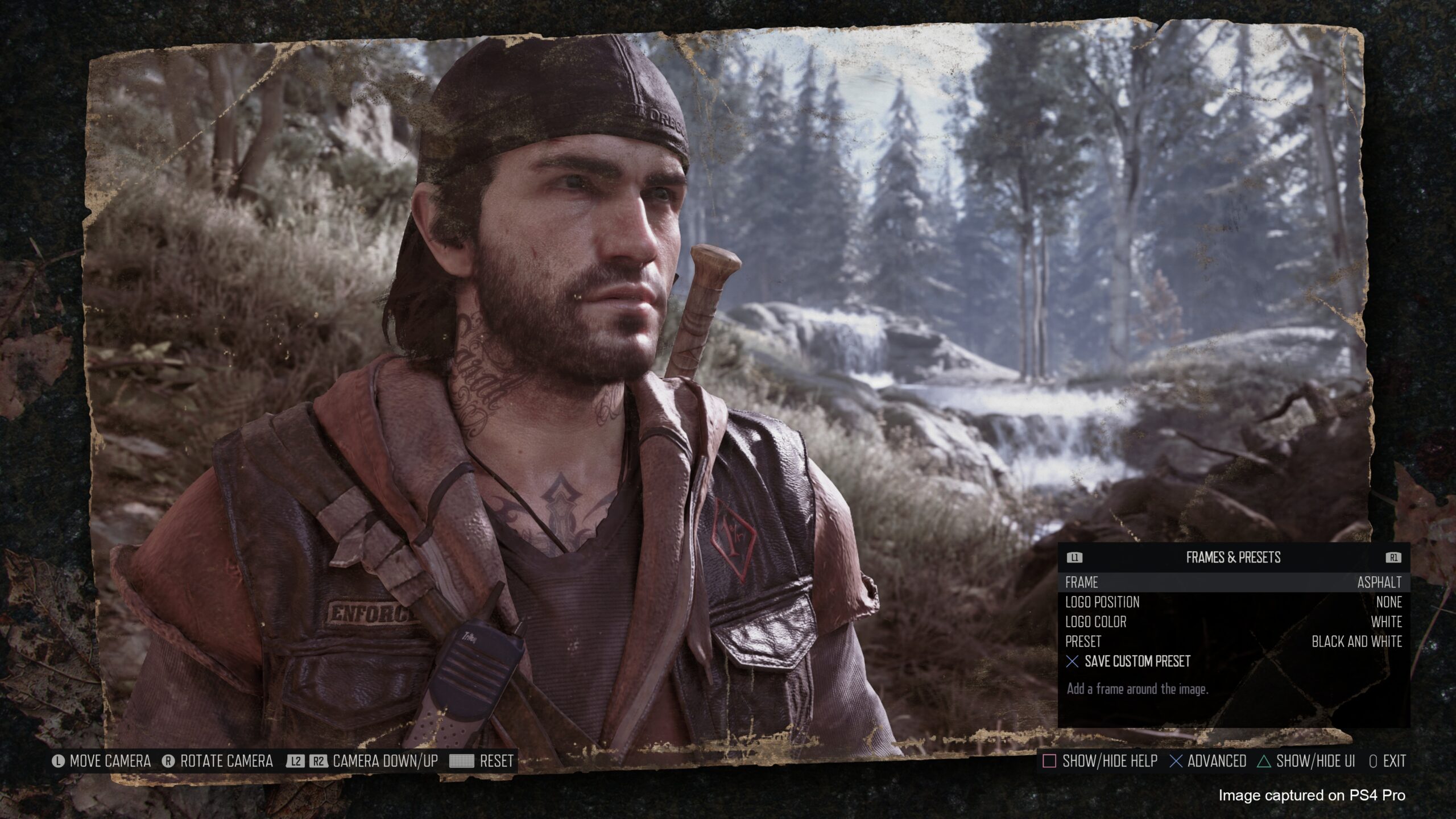Choose the Logo Position option

tap(1233, 602)
